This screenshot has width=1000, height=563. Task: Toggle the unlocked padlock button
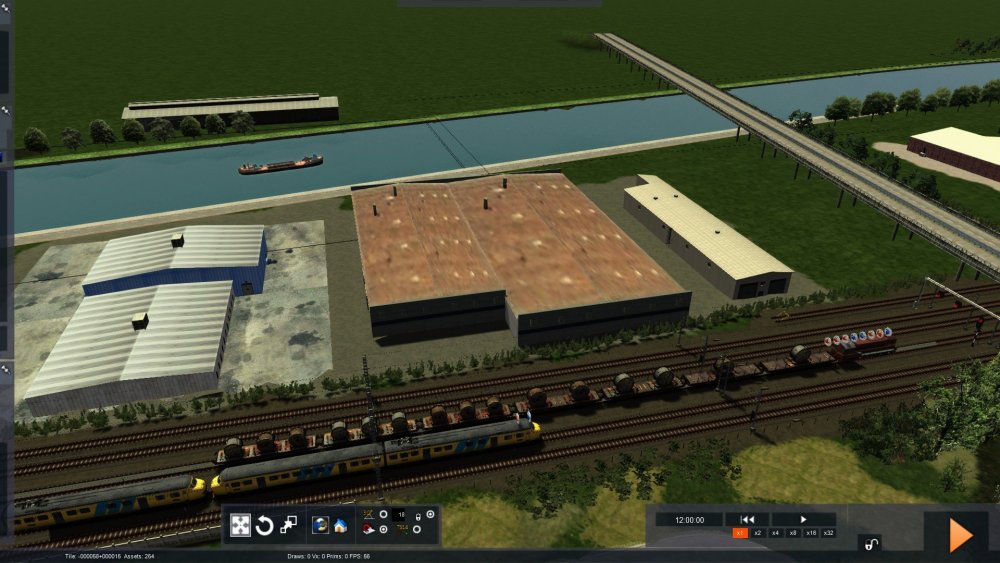point(870,543)
